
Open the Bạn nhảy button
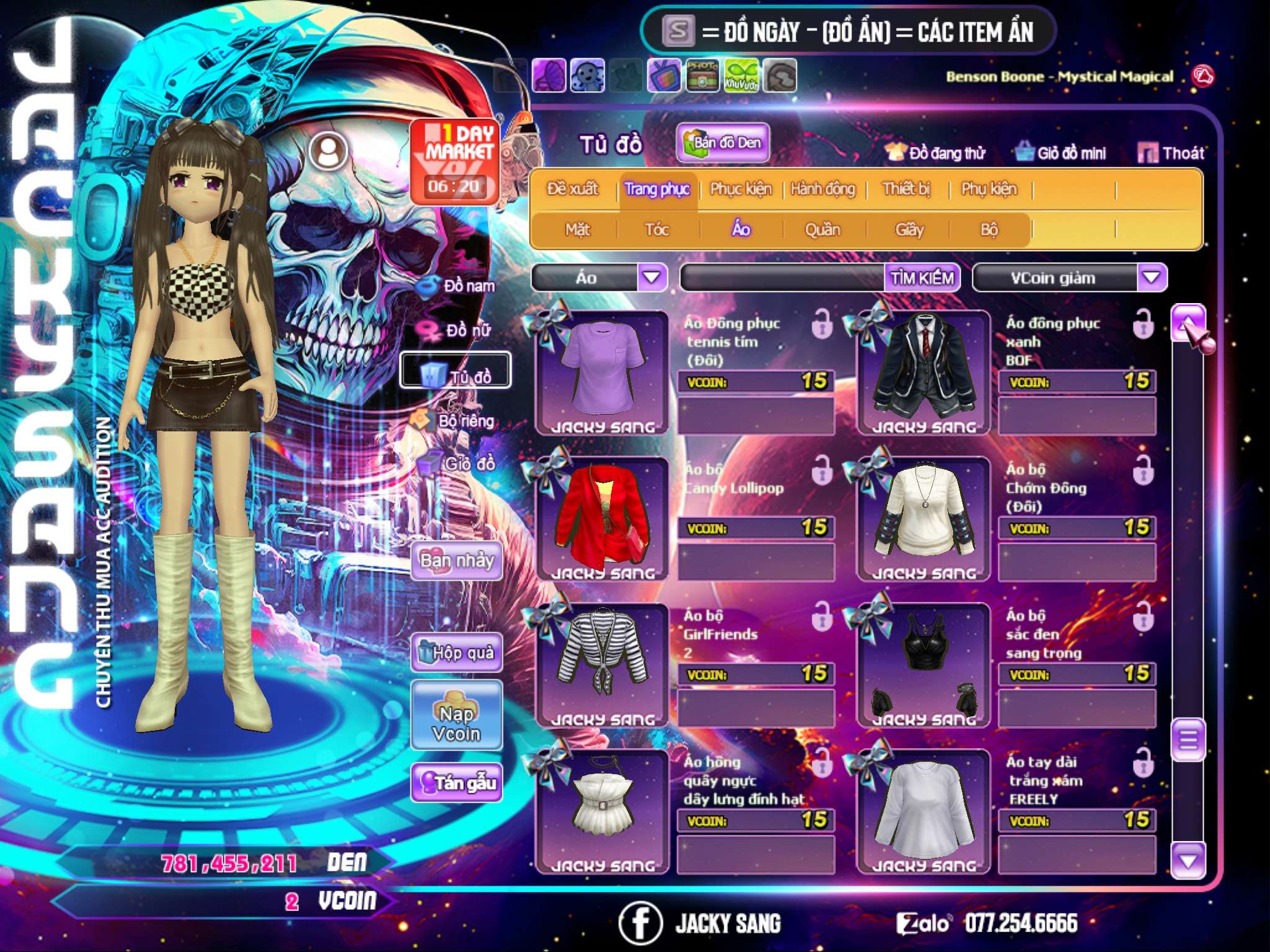click(x=456, y=561)
